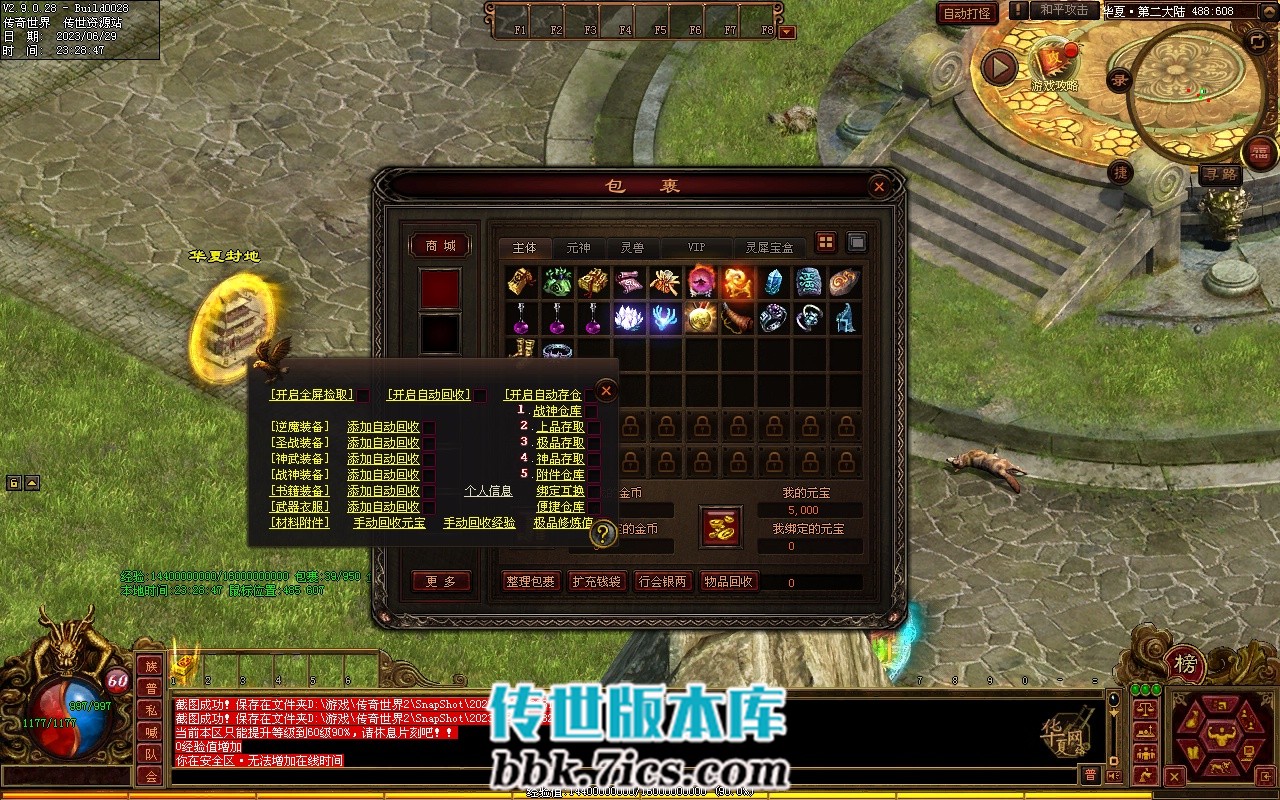Open the 更多 button in the bag
The height and width of the screenshot is (800, 1280).
click(440, 581)
